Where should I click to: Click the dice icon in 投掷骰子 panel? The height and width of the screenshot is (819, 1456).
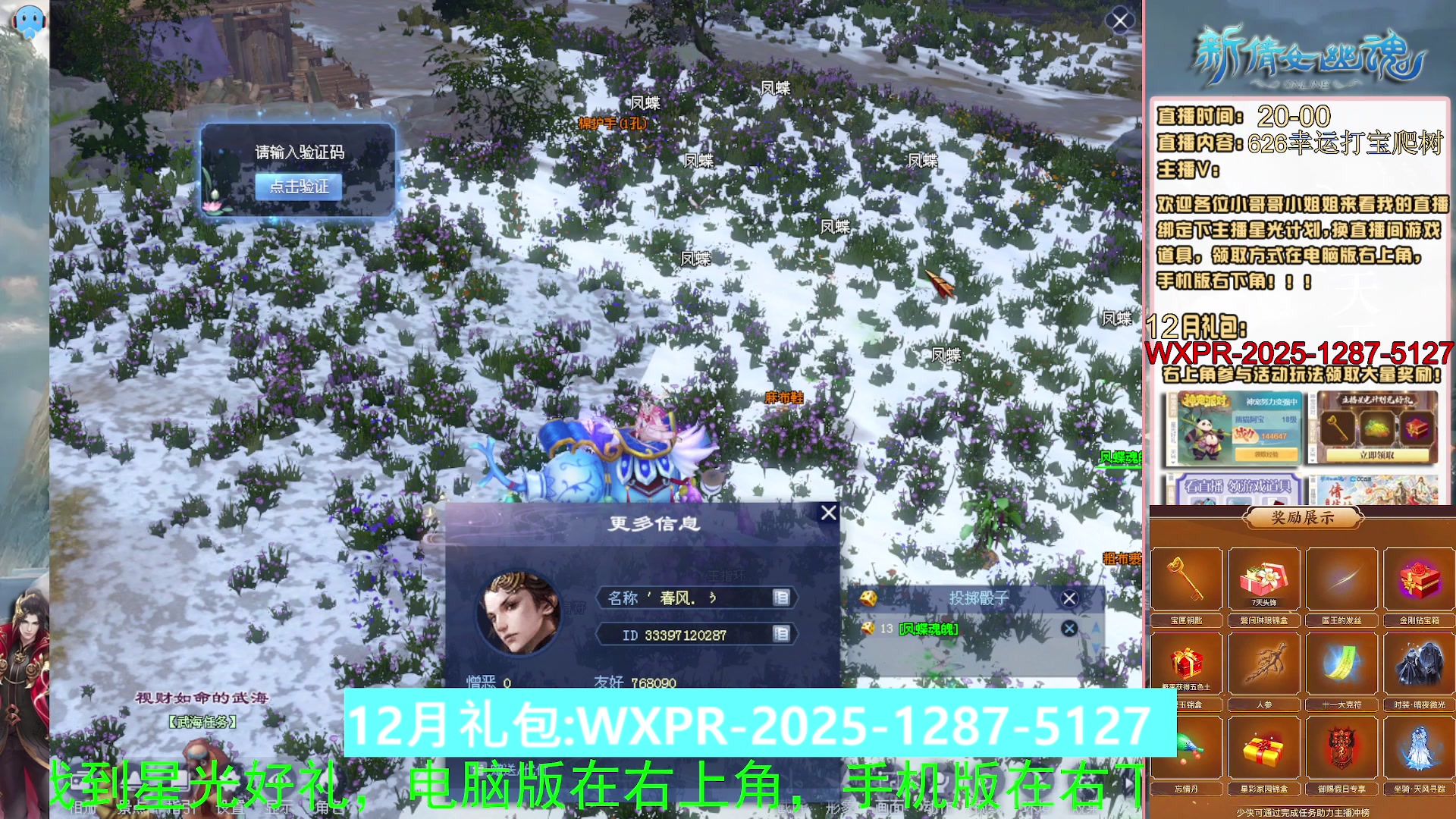(x=868, y=598)
